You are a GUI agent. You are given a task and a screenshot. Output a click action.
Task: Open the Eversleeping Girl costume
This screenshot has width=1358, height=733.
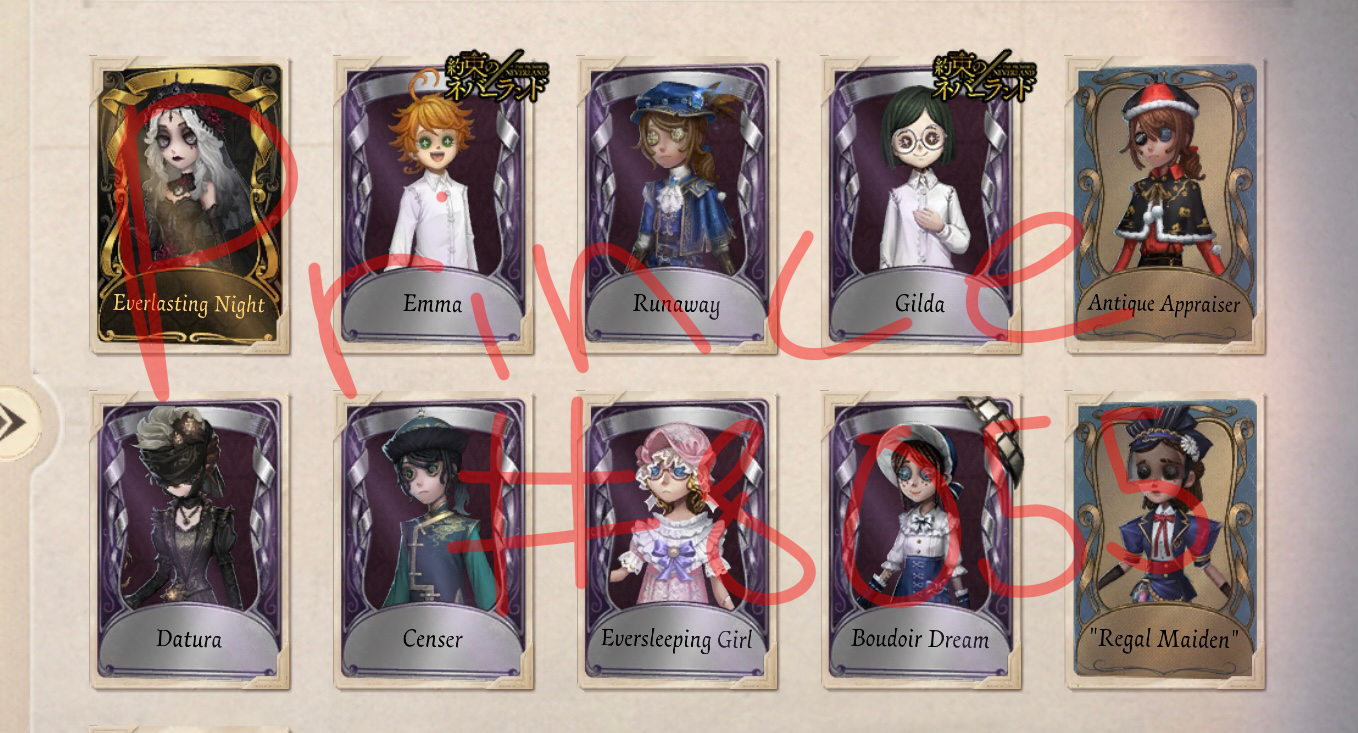(676, 530)
